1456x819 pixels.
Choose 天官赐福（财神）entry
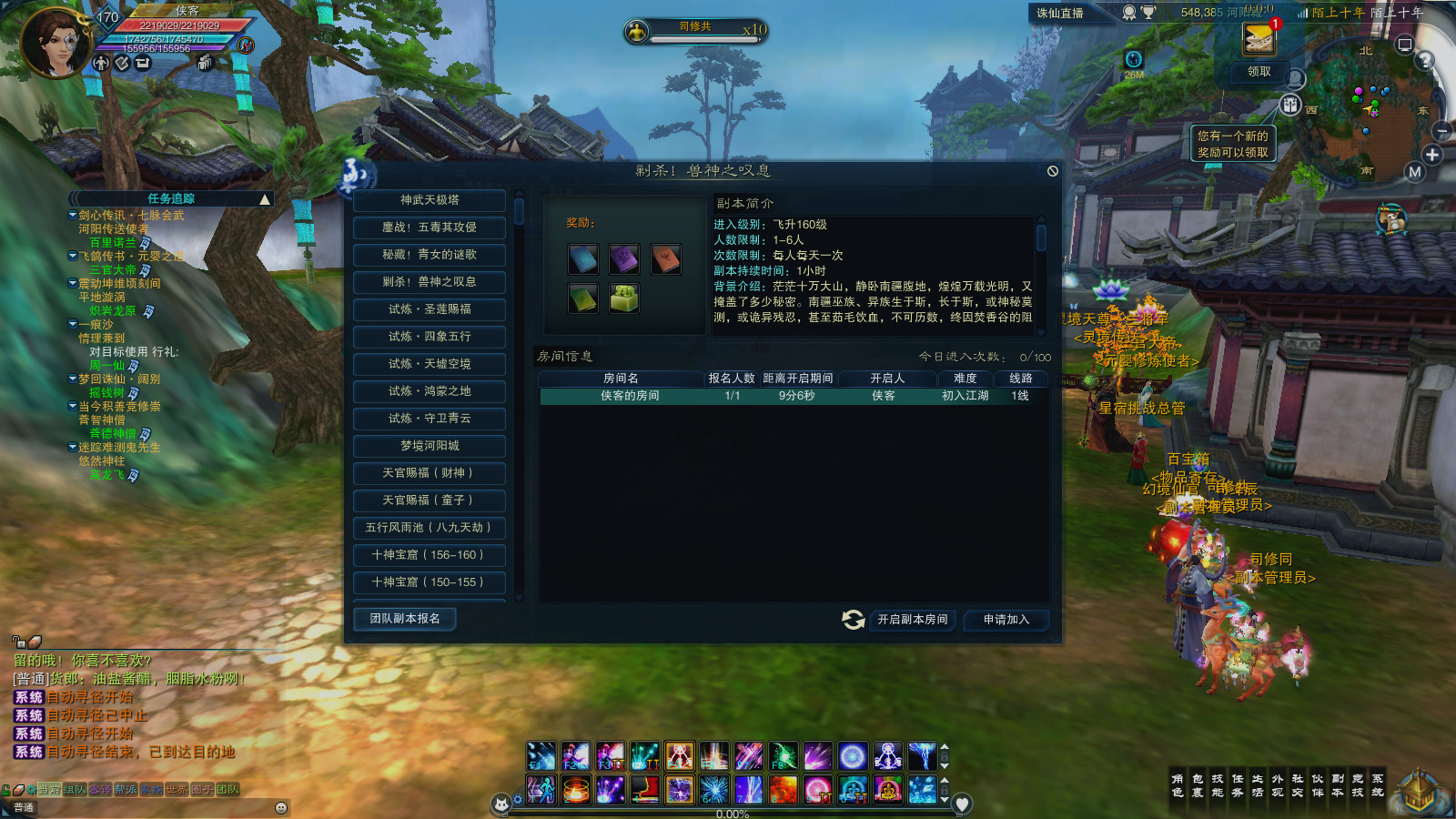[430, 473]
